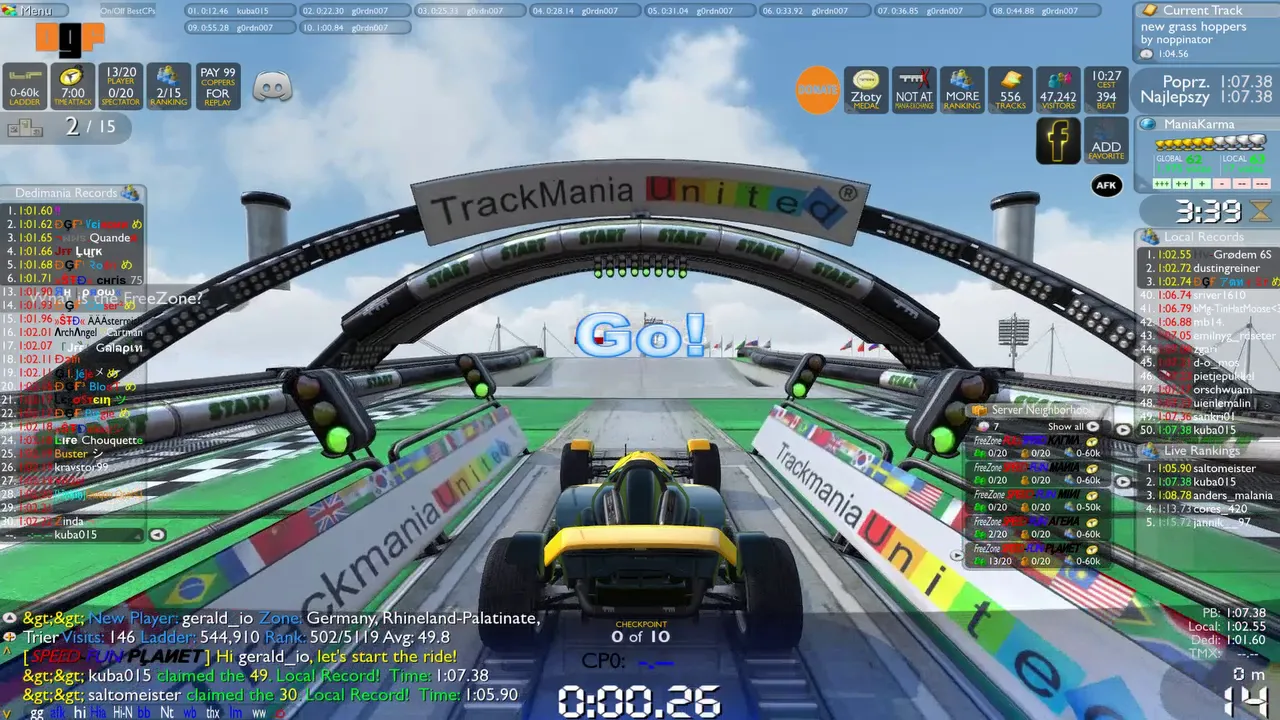
Task: Click the 556 TRACKS icon
Action: click(x=1009, y=90)
